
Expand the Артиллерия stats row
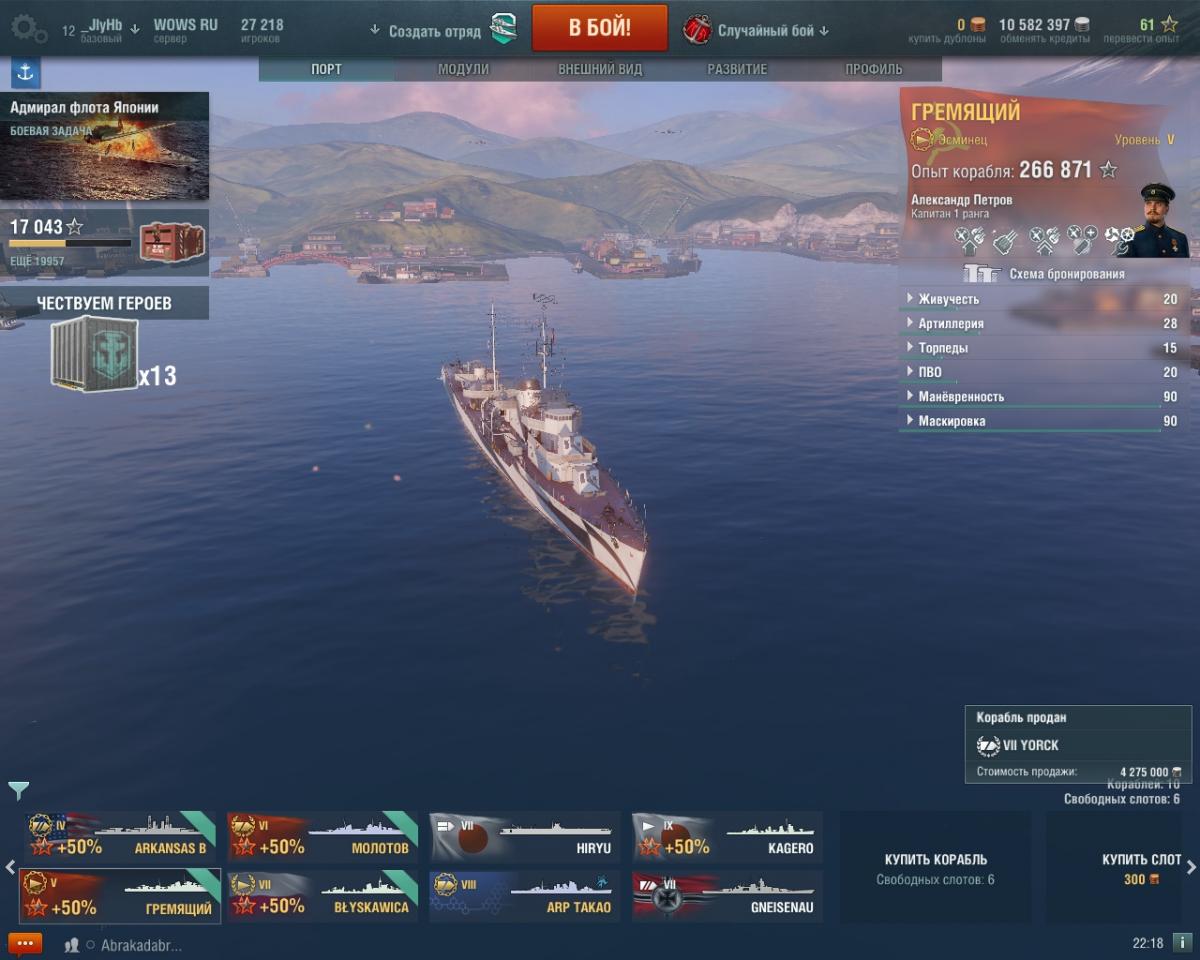950,324
